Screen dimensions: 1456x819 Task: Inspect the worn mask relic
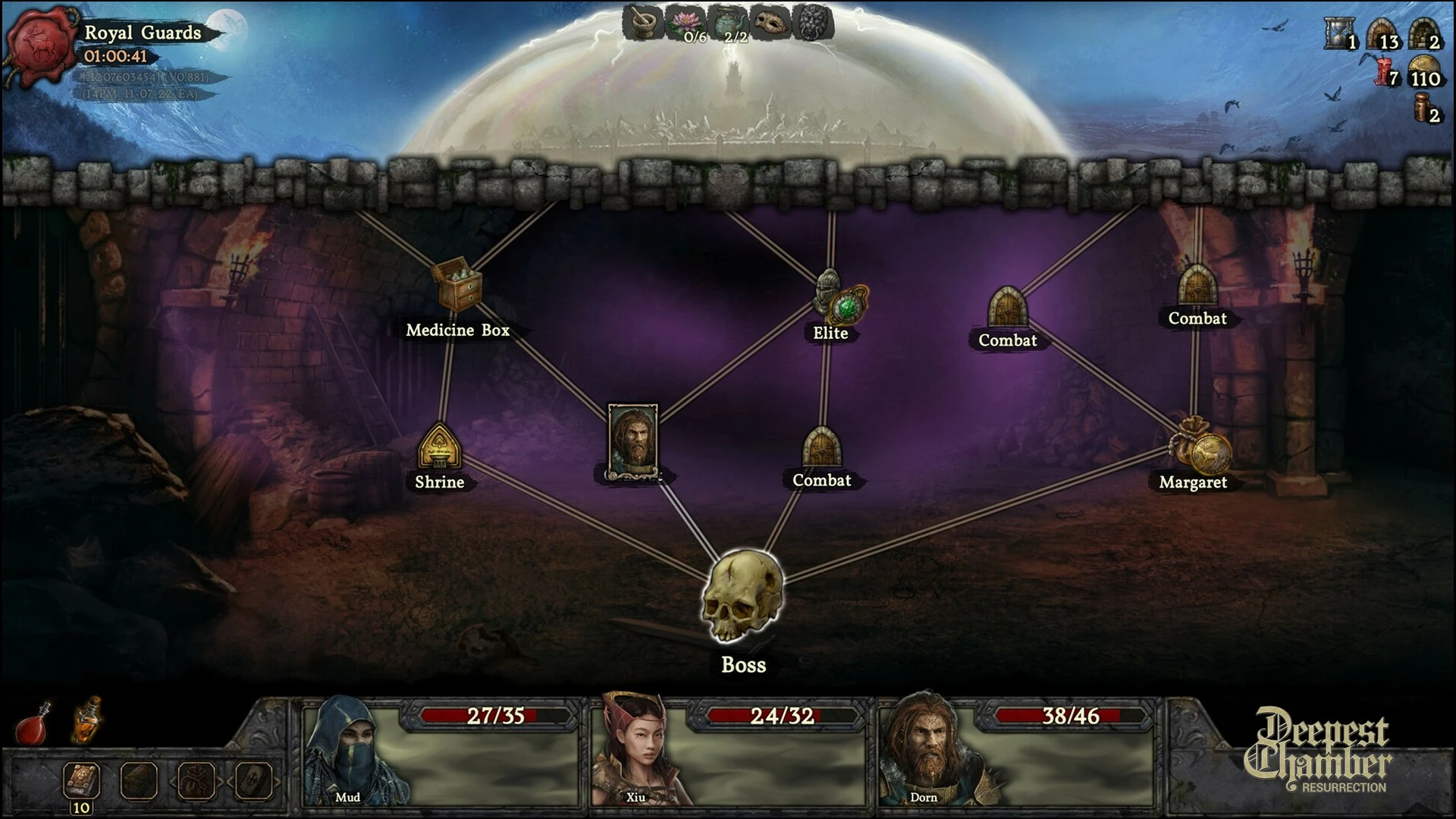tap(769, 23)
